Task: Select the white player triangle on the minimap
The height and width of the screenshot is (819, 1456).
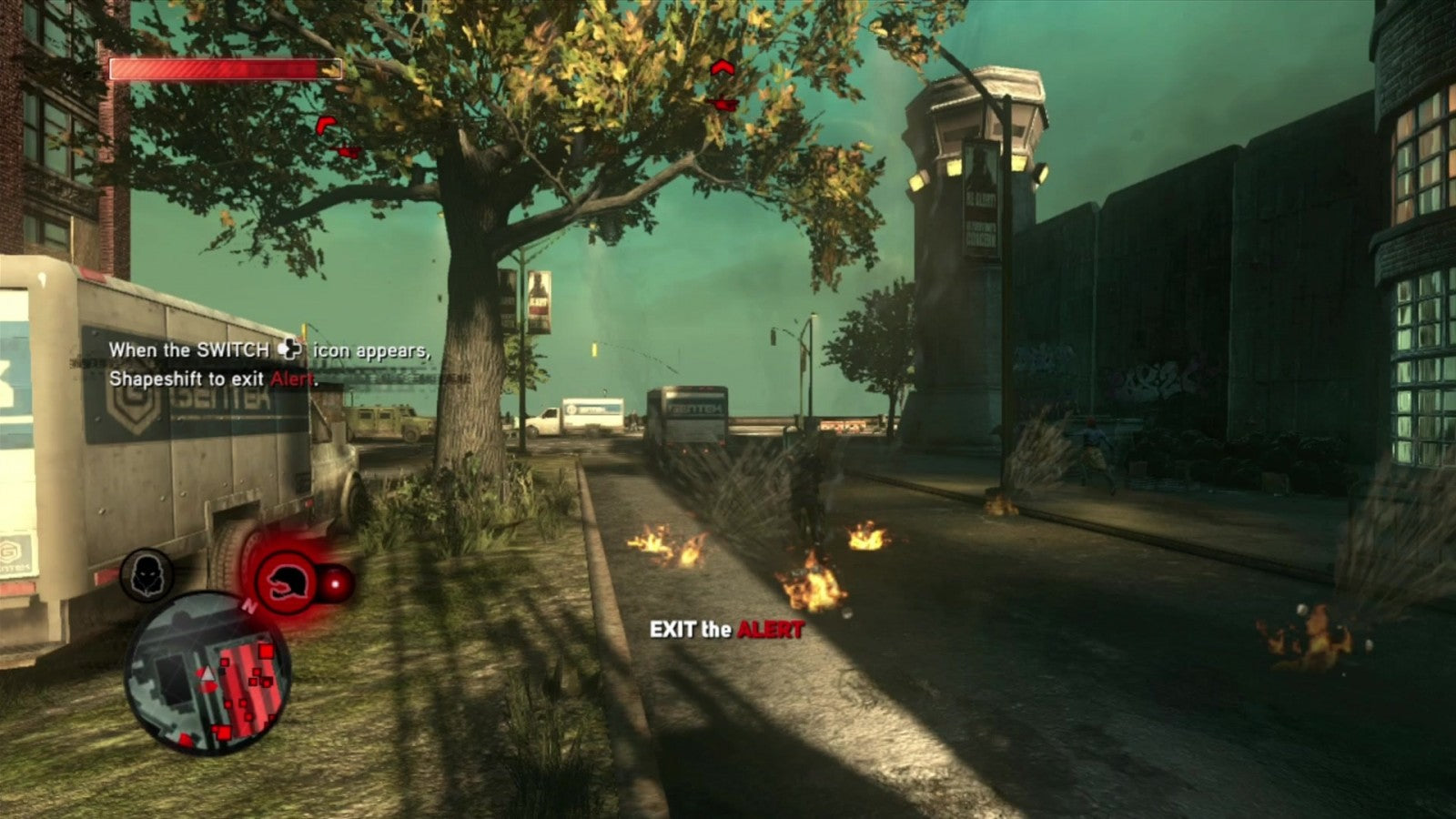Action: (207, 673)
